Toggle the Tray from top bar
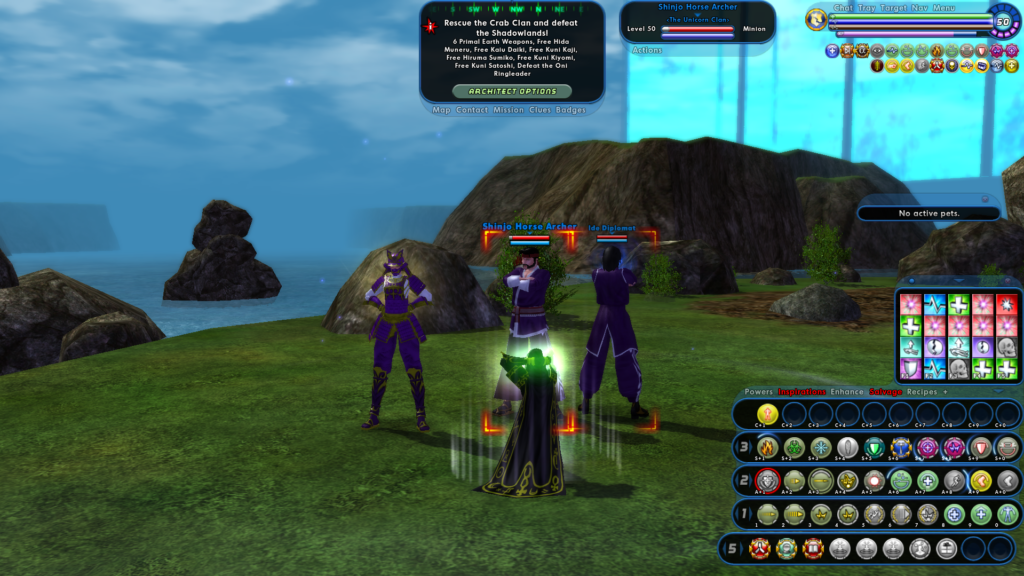Image resolution: width=1024 pixels, height=576 pixels. pyautogui.click(x=867, y=8)
